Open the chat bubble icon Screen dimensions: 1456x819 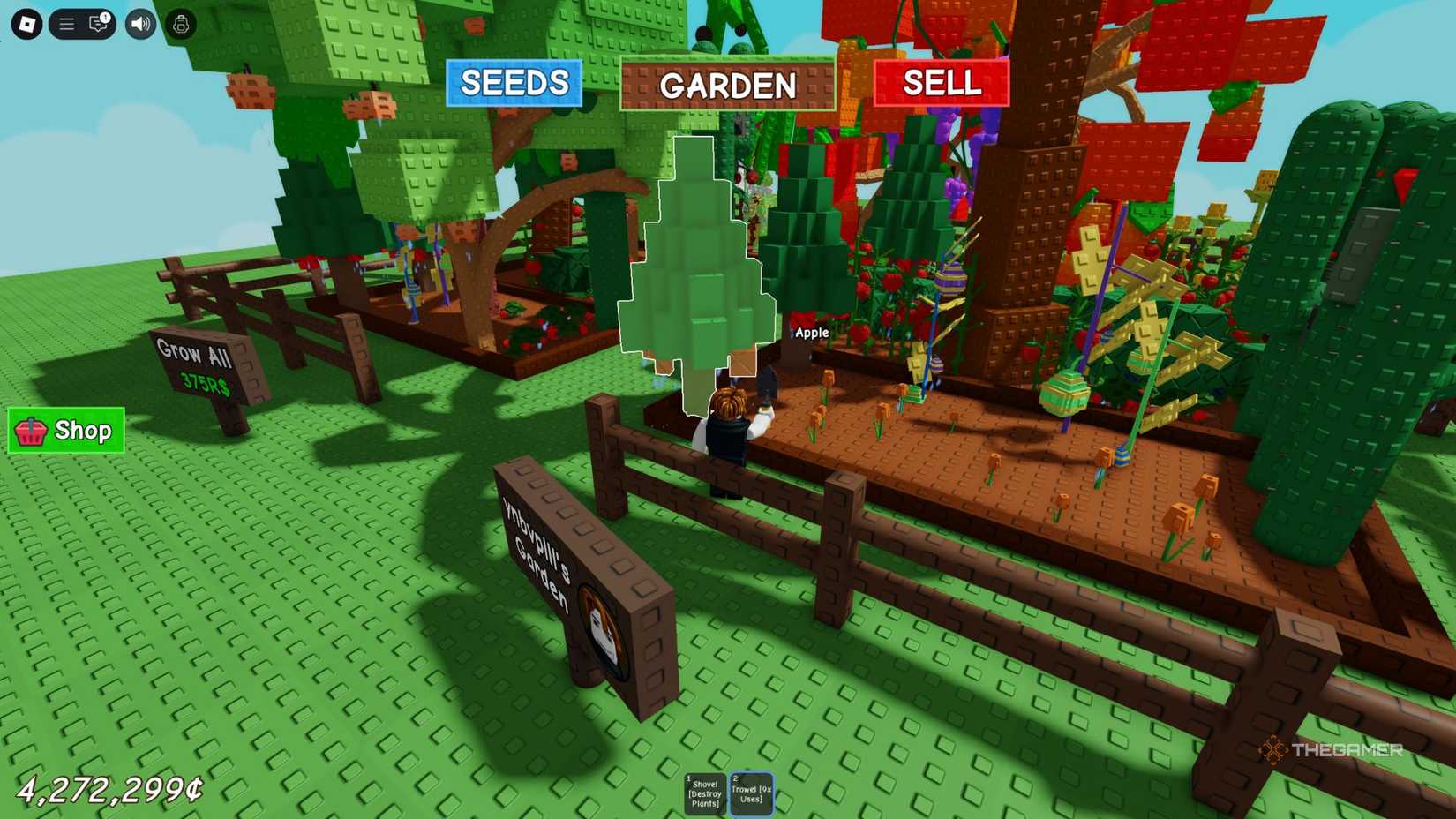pos(97,25)
